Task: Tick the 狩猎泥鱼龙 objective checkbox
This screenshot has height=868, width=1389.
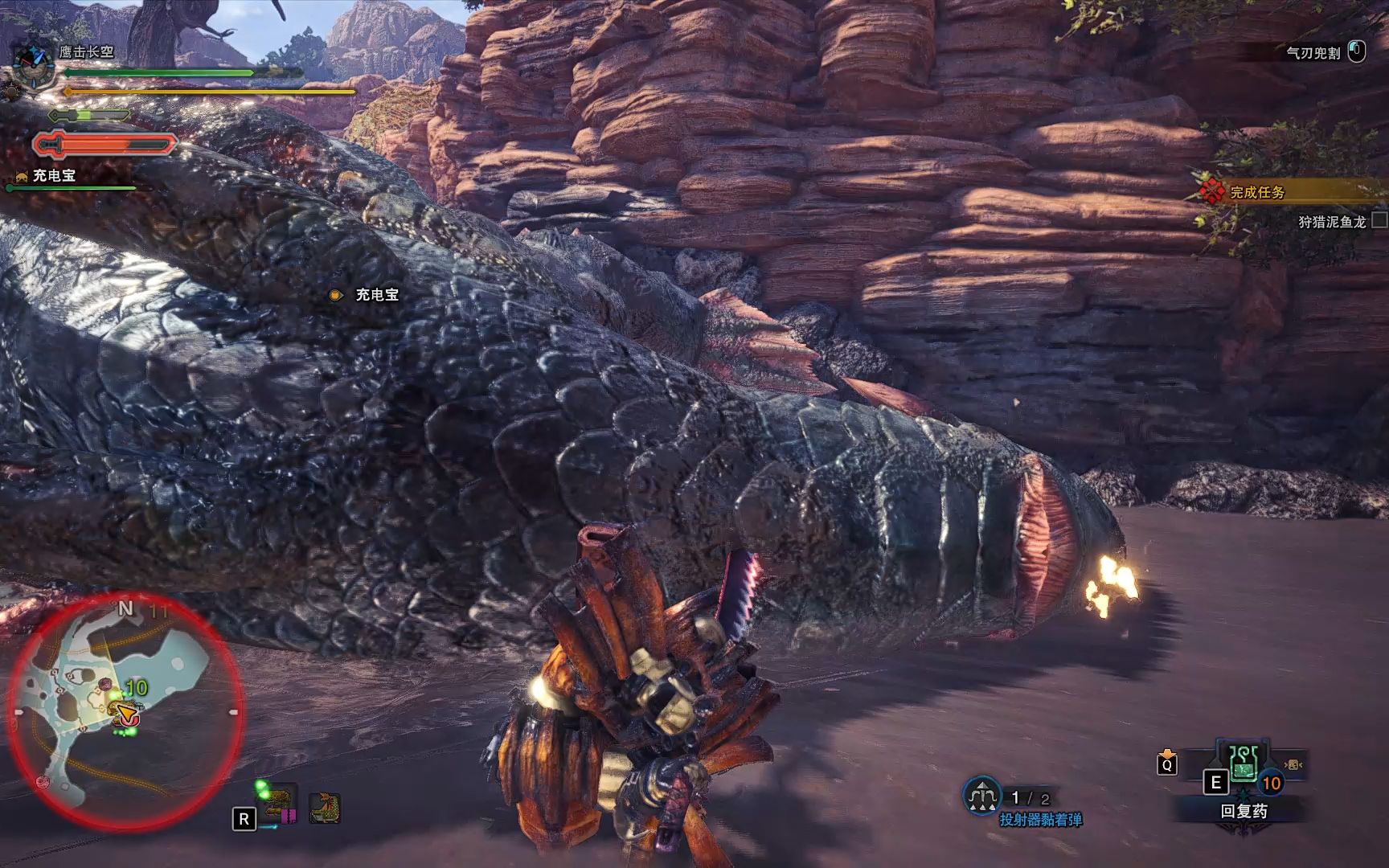Action: coord(1379,219)
